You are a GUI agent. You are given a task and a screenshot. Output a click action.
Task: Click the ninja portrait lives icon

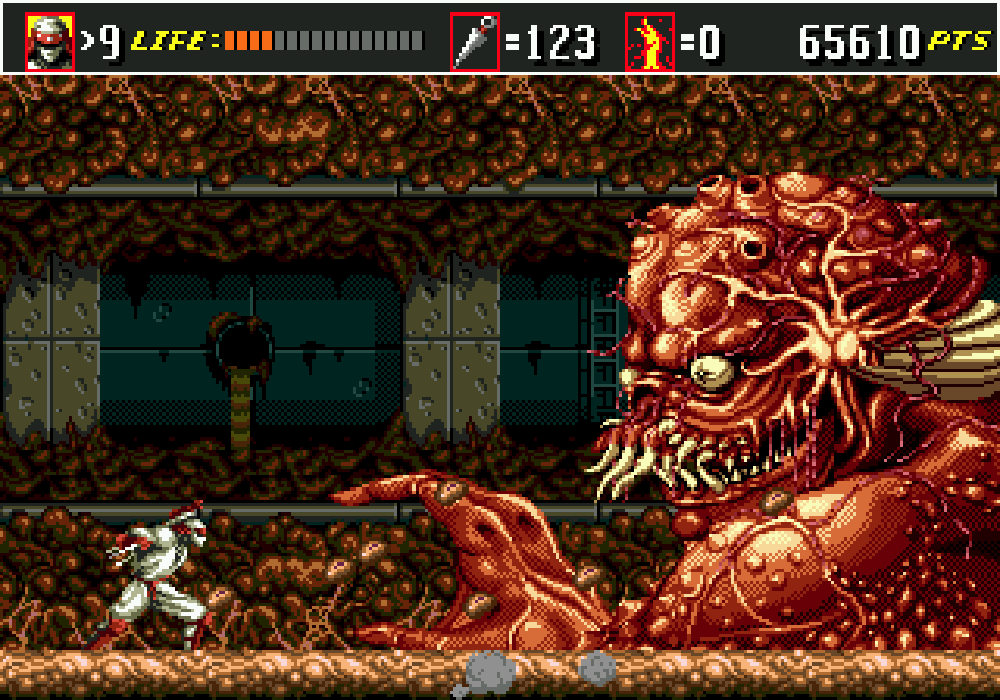(x=50, y=42)
